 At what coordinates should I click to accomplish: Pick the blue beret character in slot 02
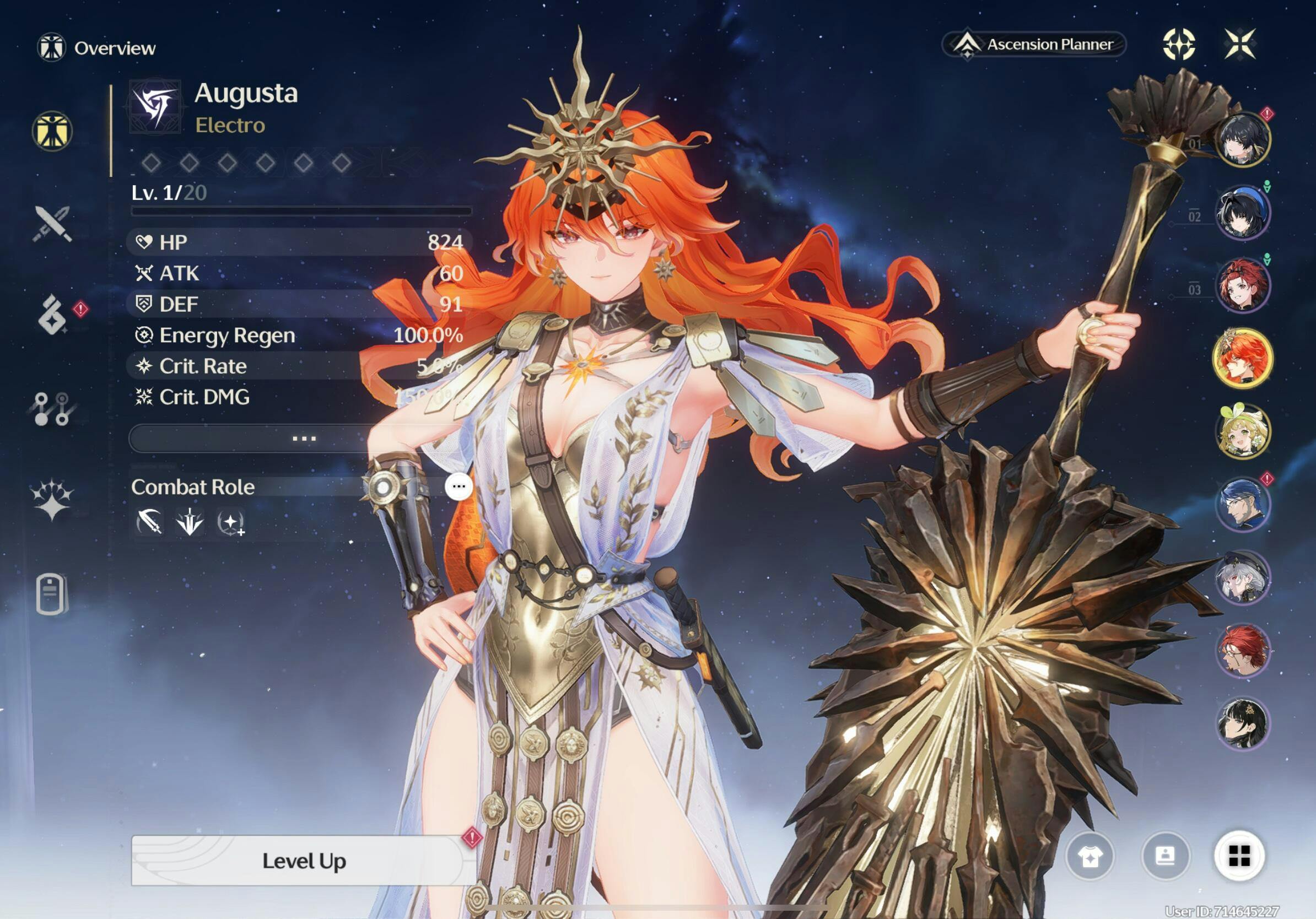pos(1243,213)
